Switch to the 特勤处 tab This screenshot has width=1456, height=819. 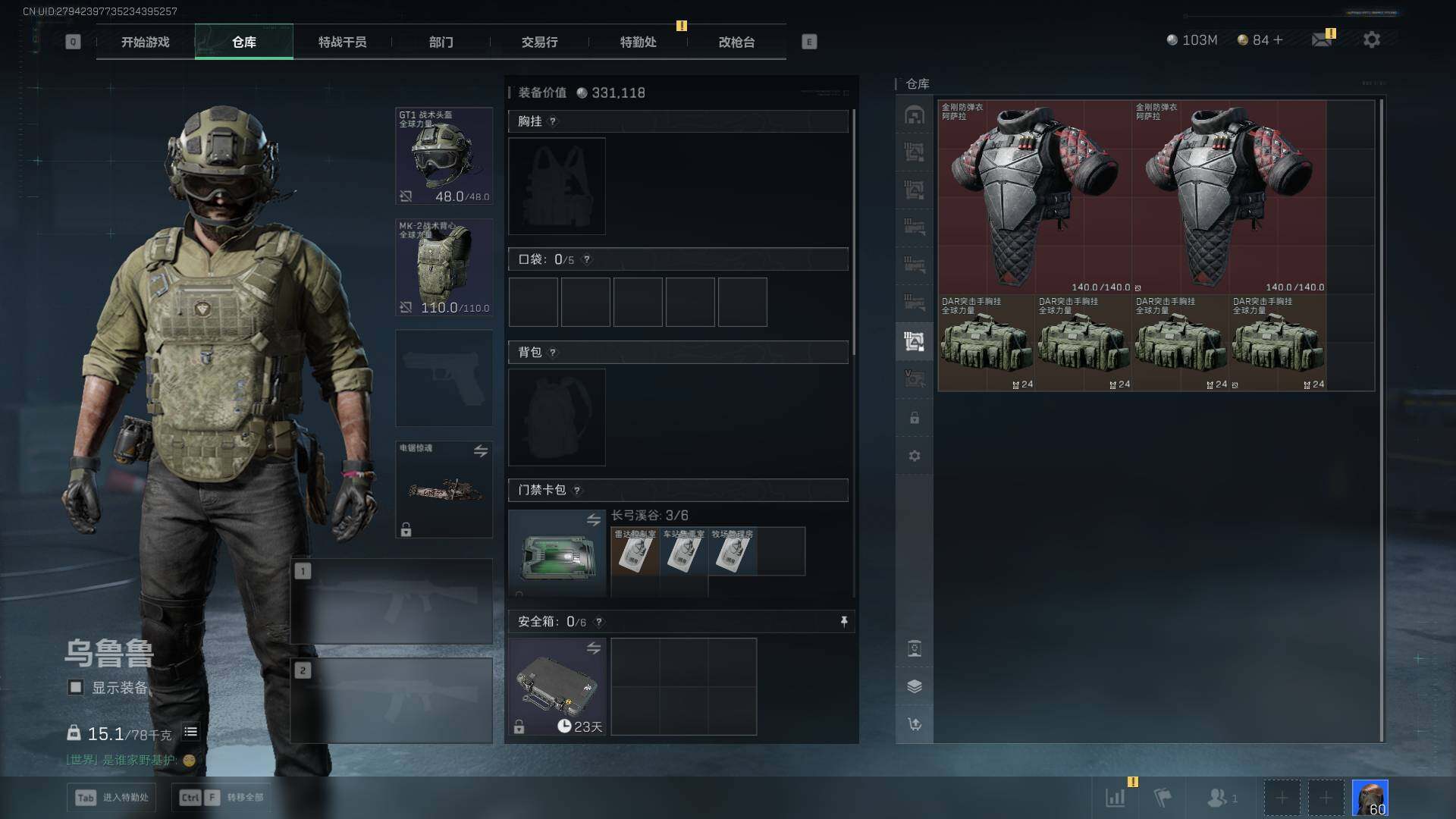638,42
